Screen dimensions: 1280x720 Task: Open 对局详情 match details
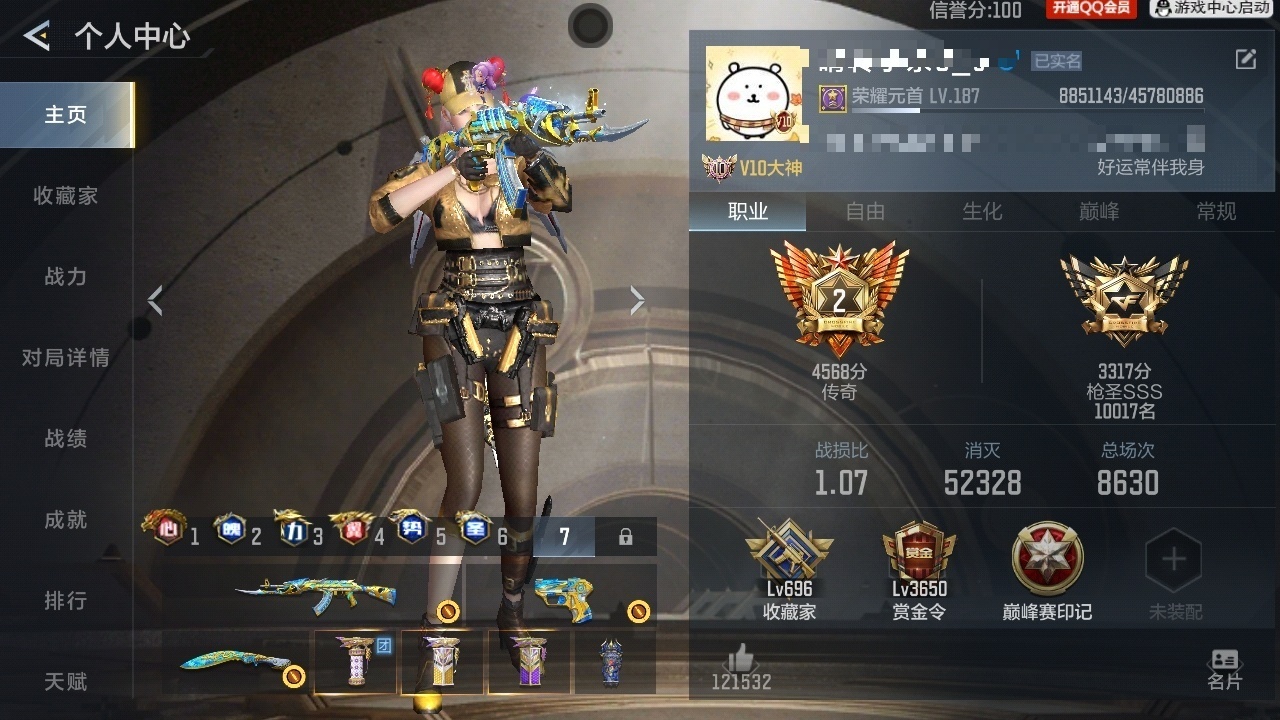(66, 358)
